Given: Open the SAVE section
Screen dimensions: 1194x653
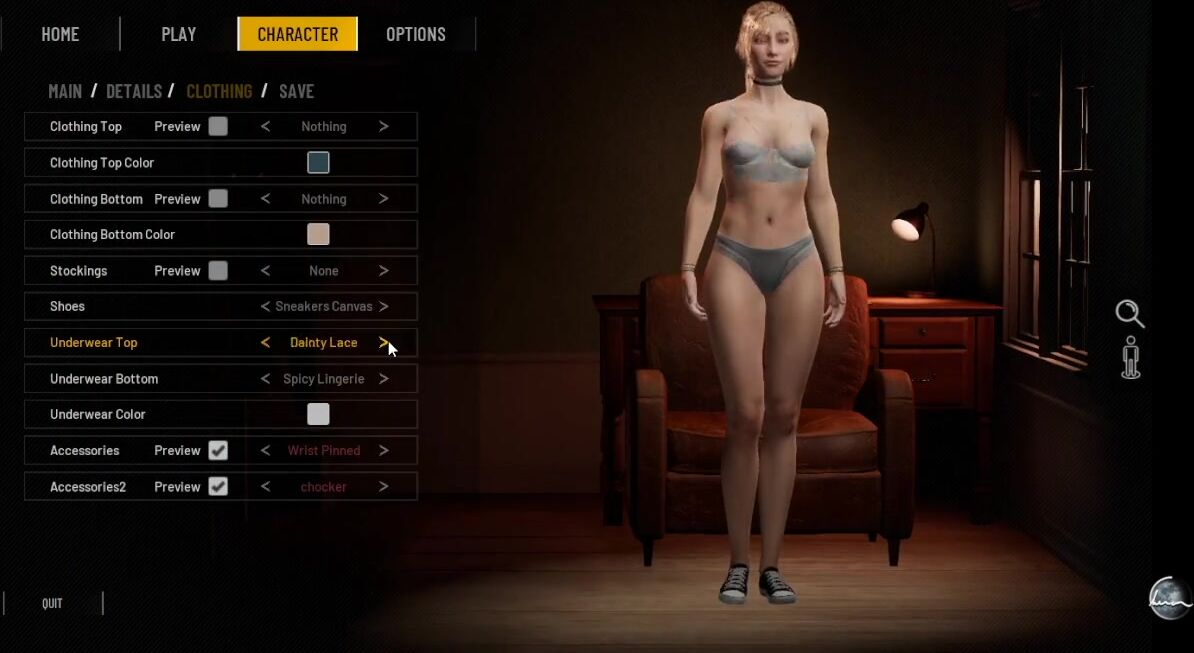Looking at the screenshot, I should click(x=296, y=91).
